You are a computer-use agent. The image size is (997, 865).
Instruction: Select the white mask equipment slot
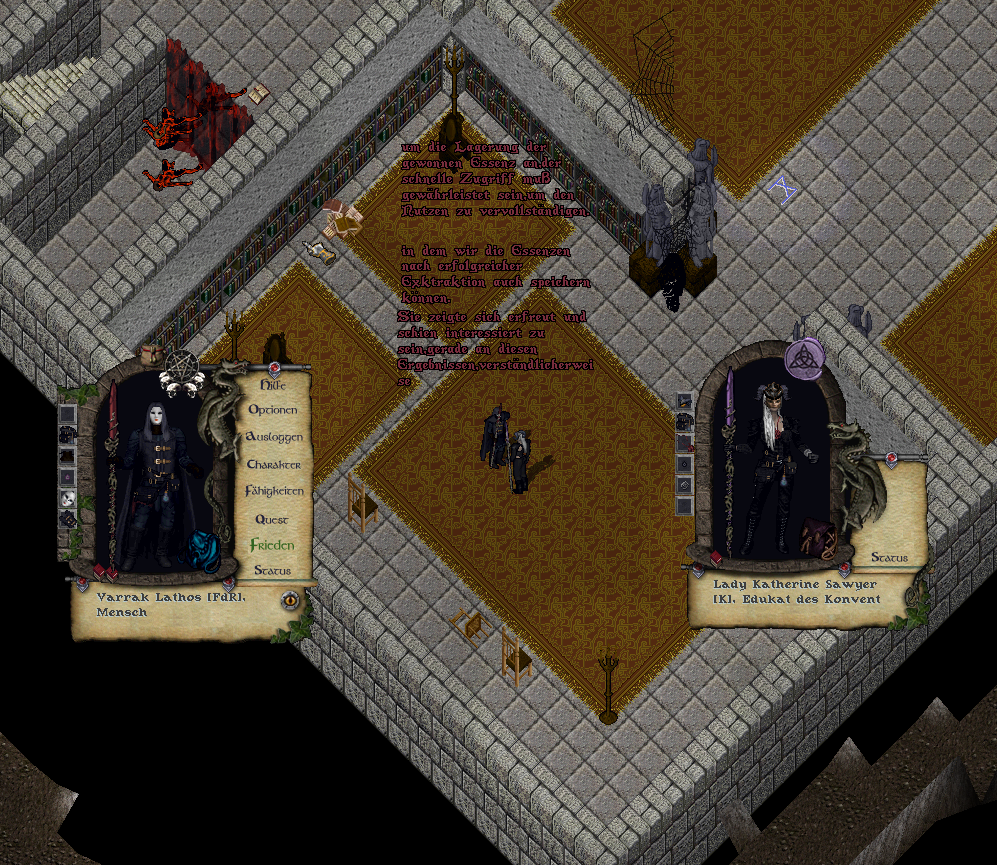pos(67,498)
